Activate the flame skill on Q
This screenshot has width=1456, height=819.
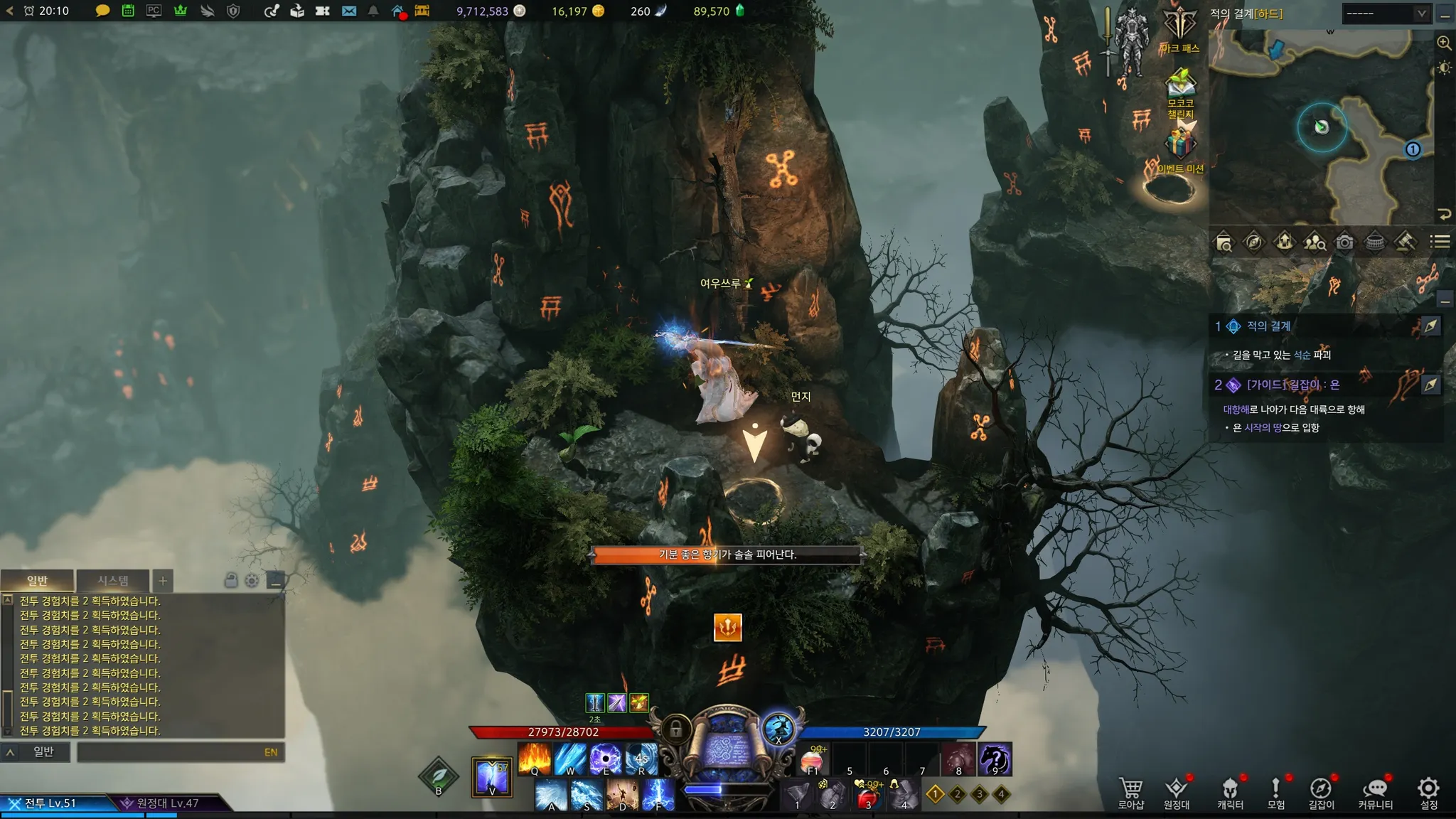pyautogui.click(x=535, y=759)
